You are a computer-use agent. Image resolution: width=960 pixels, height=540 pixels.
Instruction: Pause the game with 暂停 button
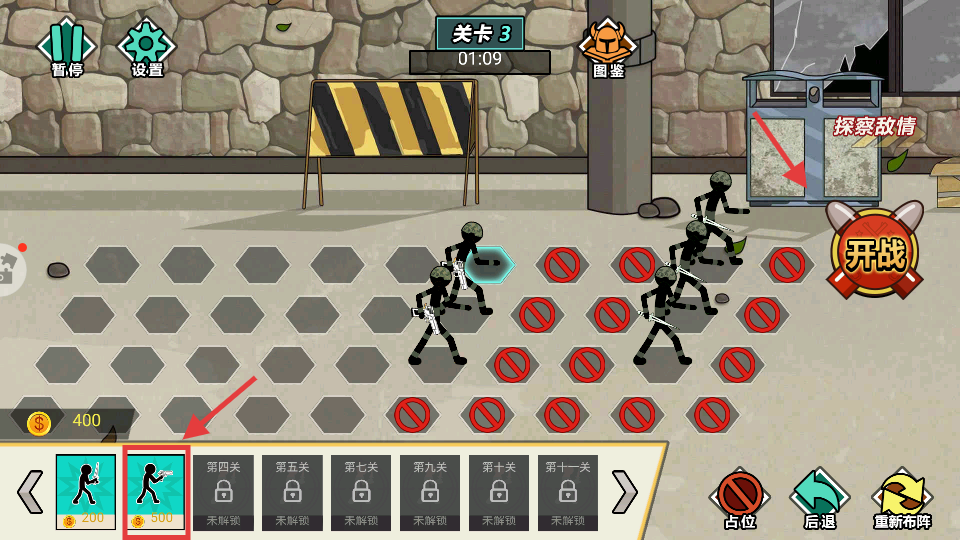(66, 47)
